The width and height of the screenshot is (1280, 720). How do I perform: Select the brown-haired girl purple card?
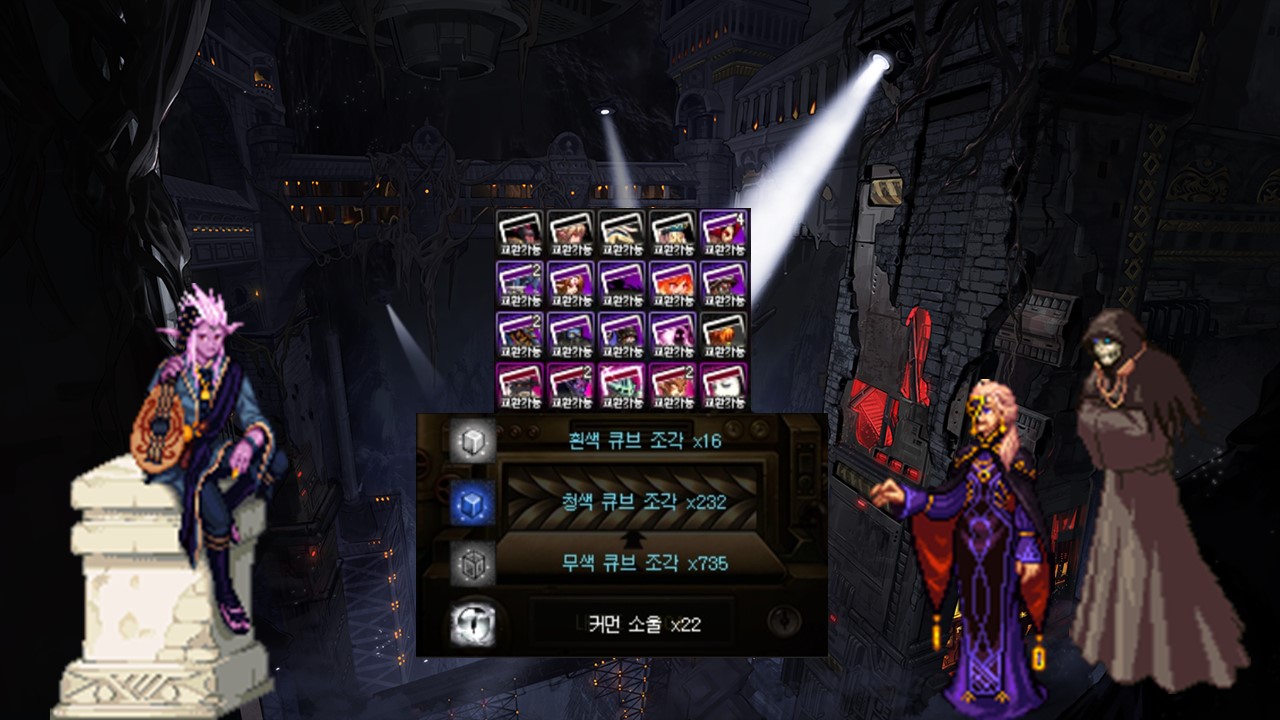pyautogui.click(x=571, y=285)
